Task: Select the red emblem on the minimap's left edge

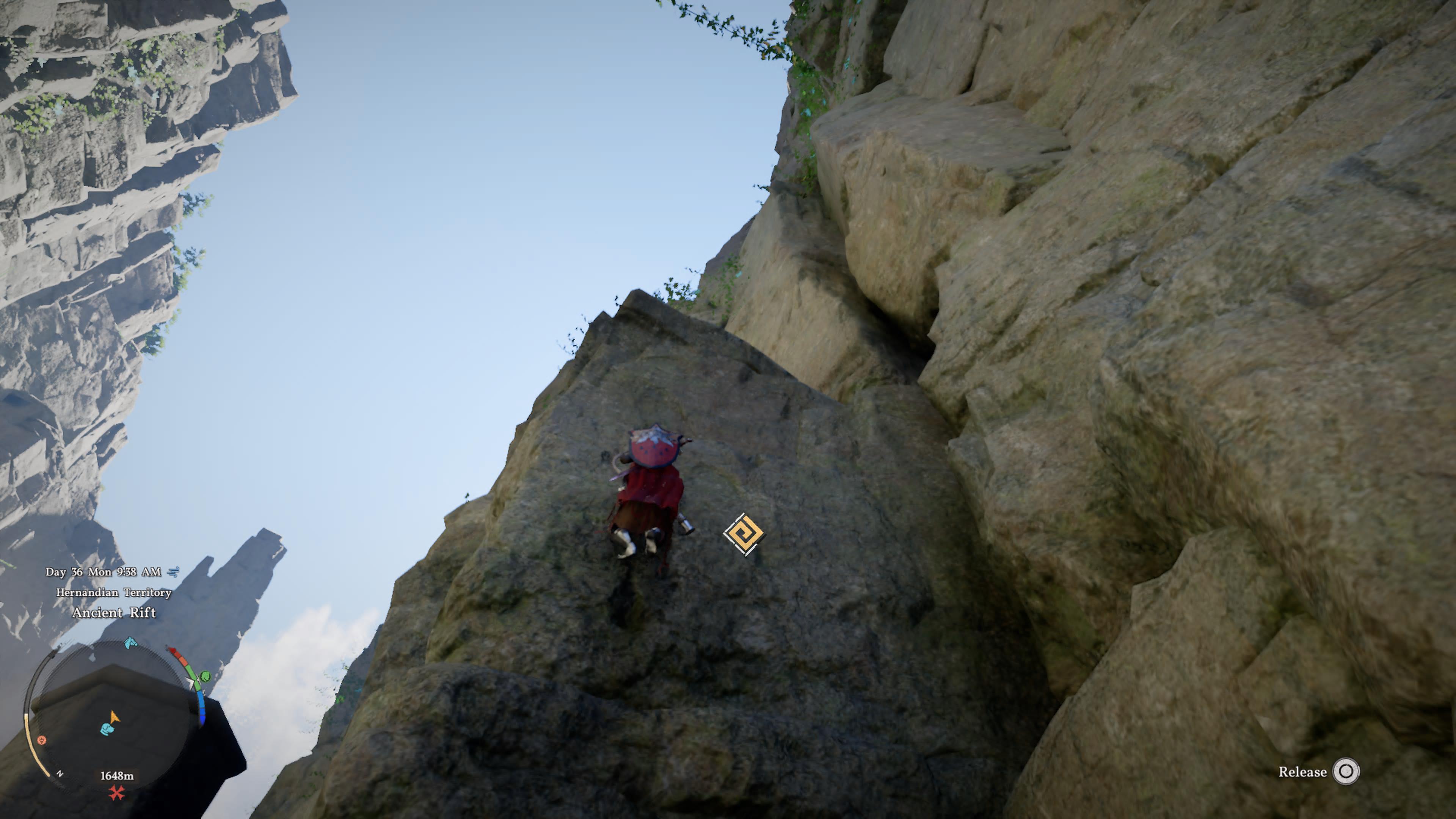Action: (42, 741)
